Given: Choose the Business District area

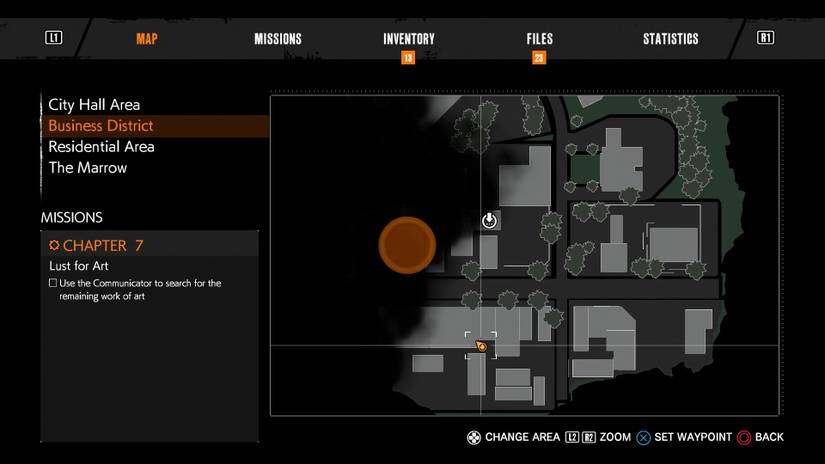Looking at the screenshot, I should 101,126.
